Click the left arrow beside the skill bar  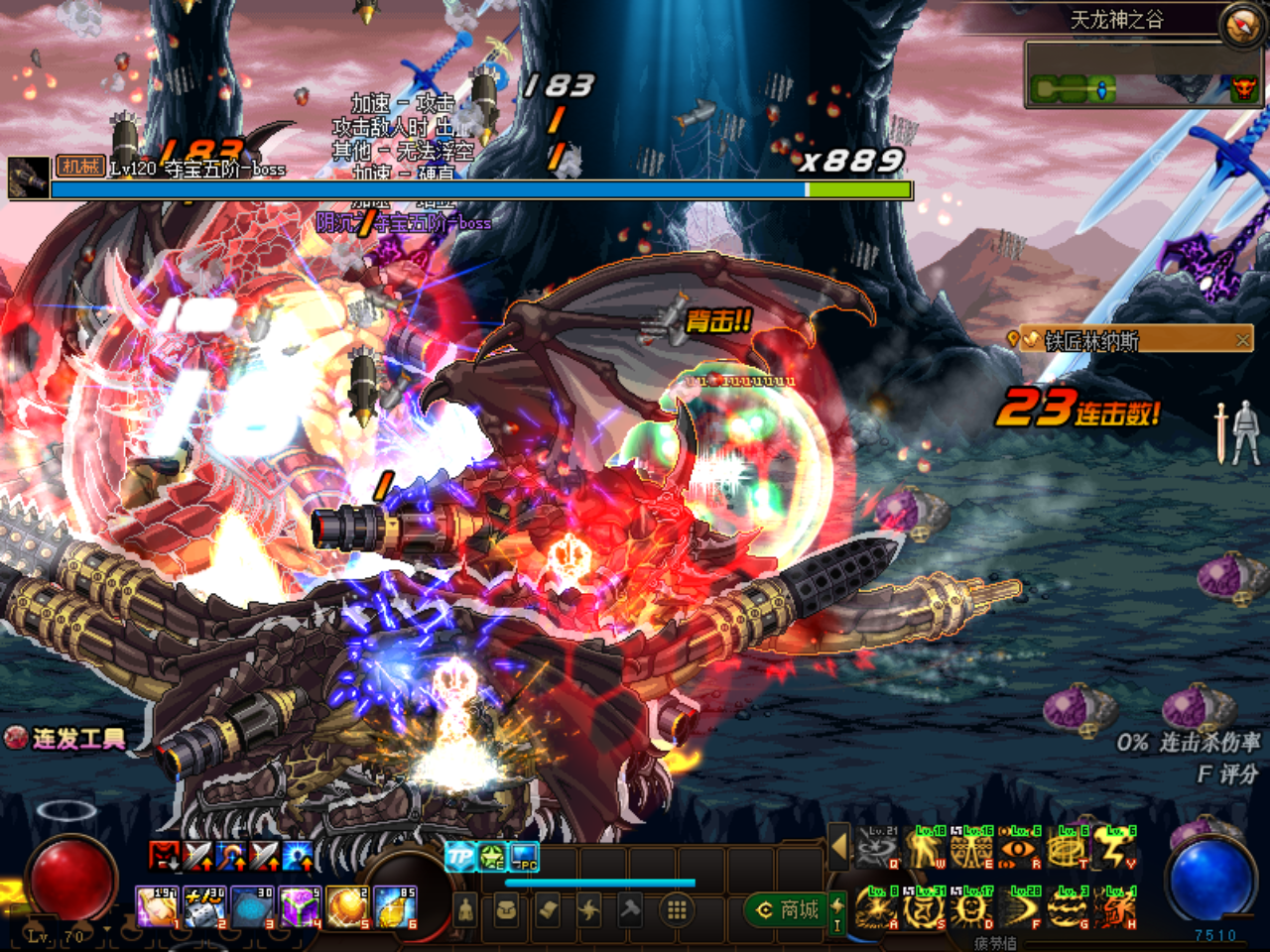838,848
